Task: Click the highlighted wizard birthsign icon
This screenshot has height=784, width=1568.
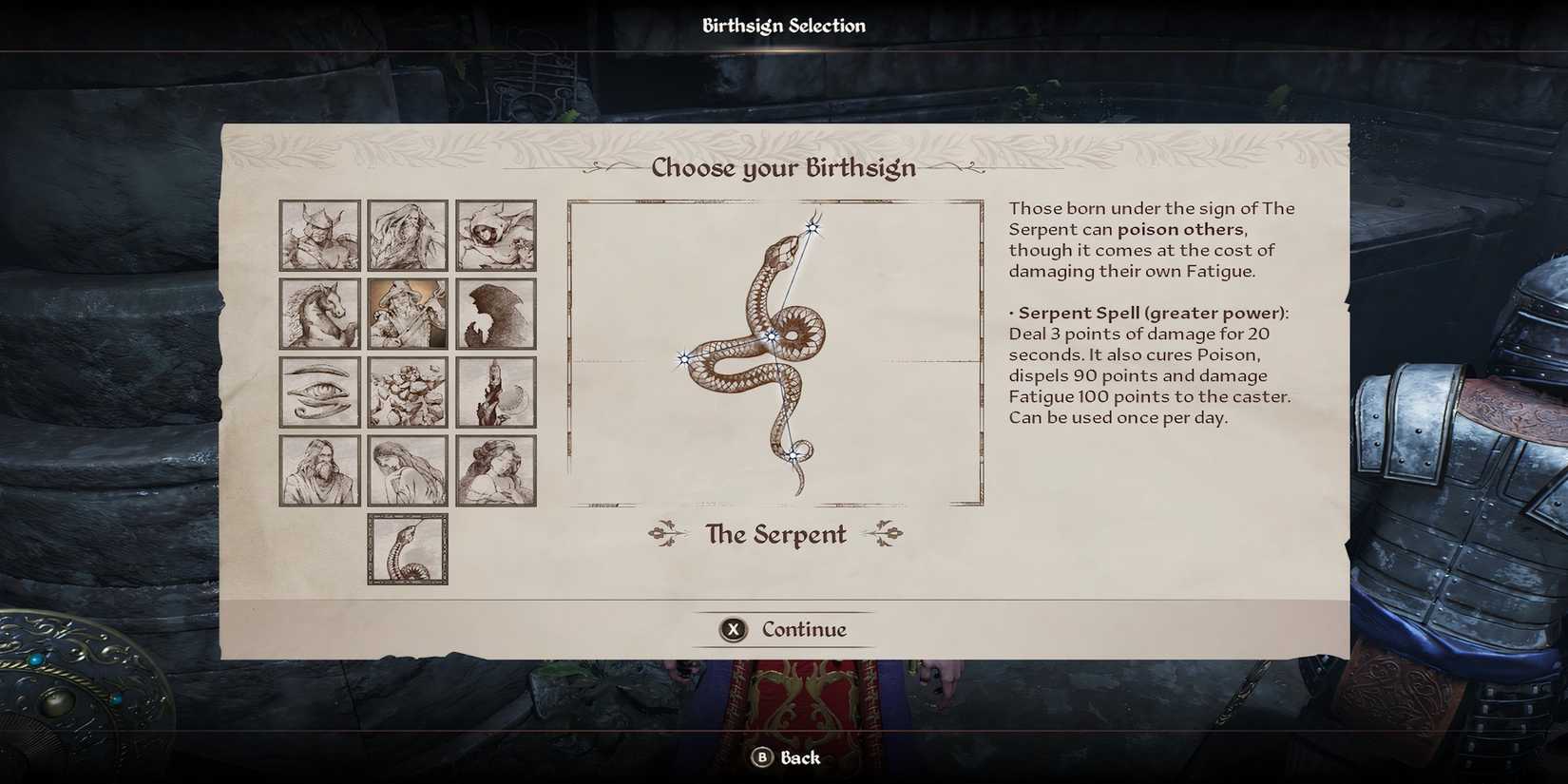Action: tap(408, 313)
